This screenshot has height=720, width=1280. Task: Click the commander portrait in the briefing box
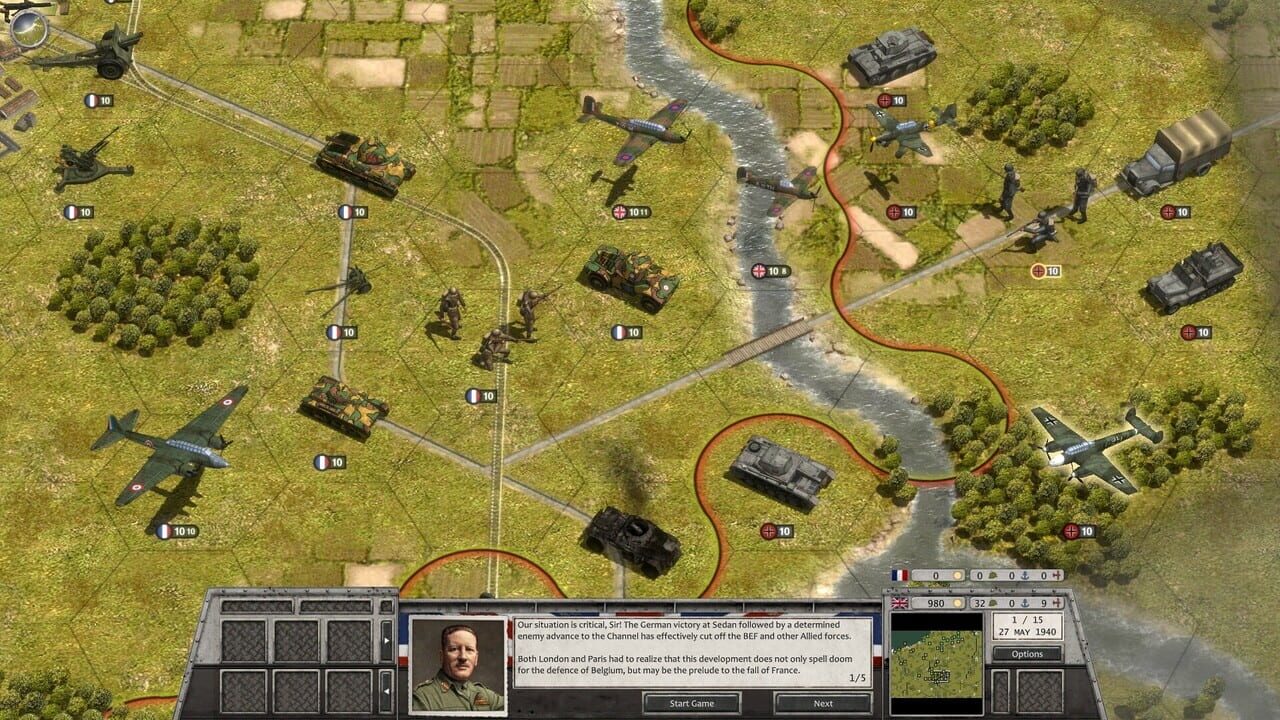tap(460, 660)
